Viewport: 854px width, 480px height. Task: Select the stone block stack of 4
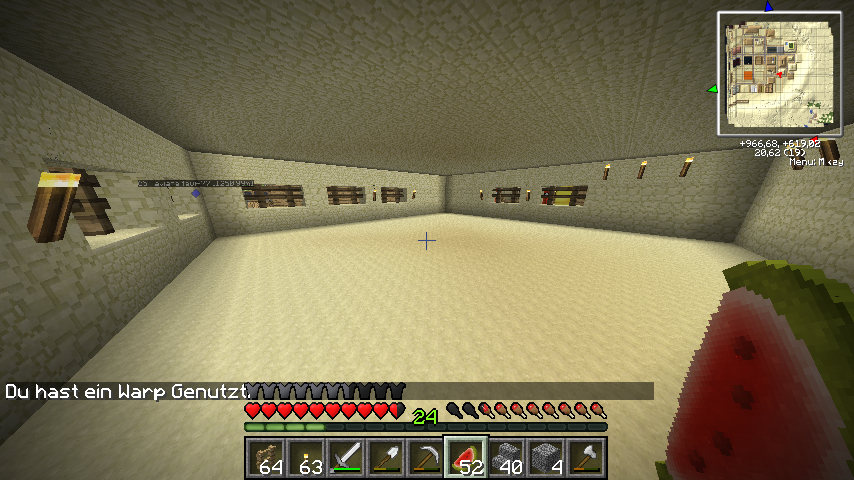[546, 457]
